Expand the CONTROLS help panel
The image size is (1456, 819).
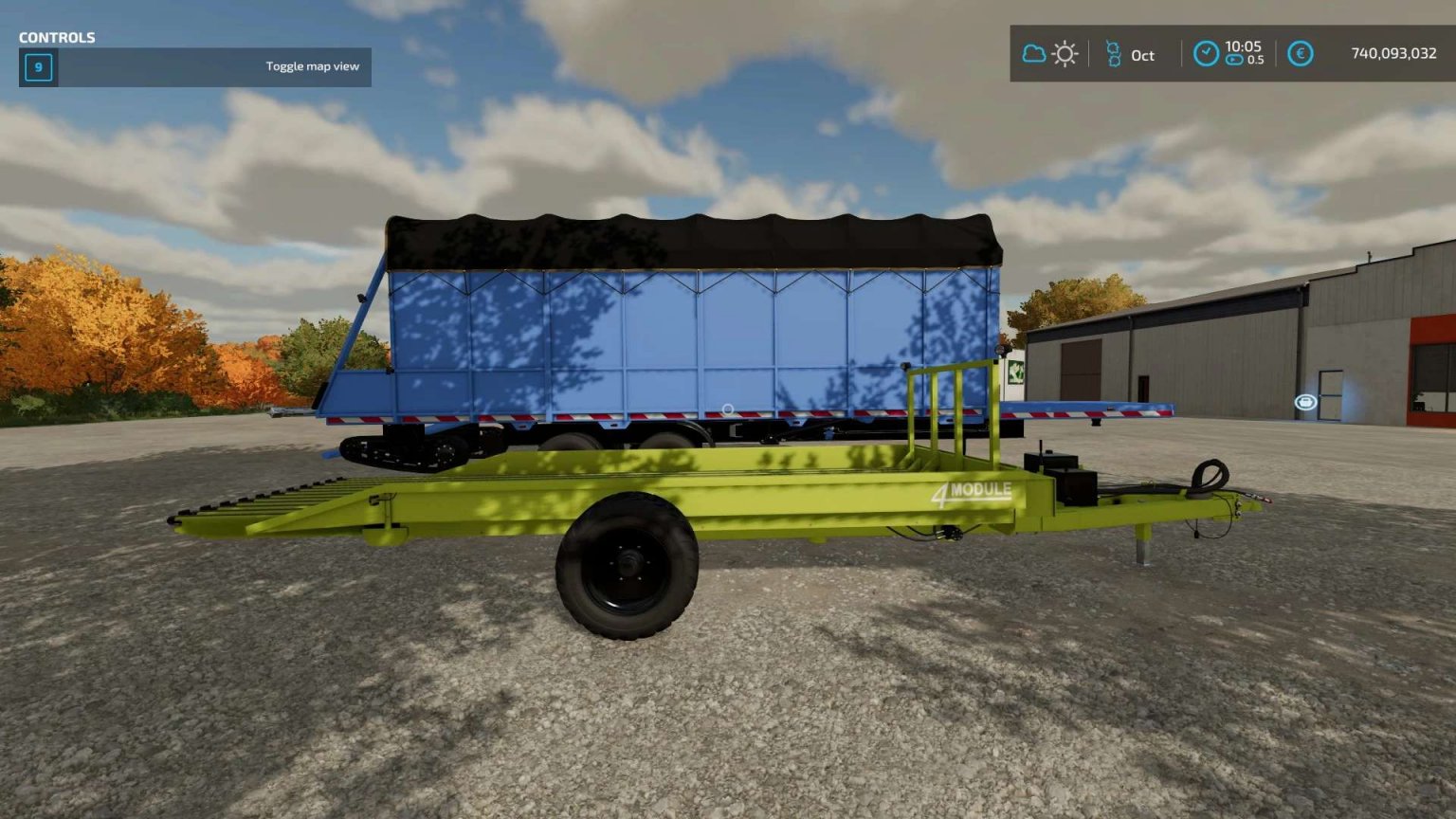[57, 38]
